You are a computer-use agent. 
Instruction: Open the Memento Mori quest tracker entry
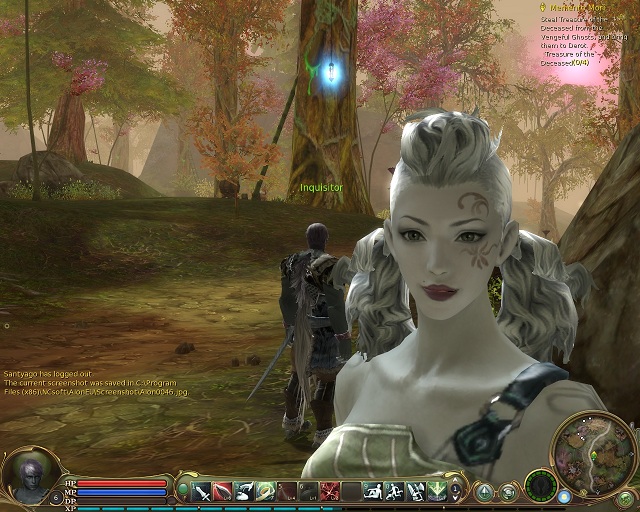[x=577, y=7]
